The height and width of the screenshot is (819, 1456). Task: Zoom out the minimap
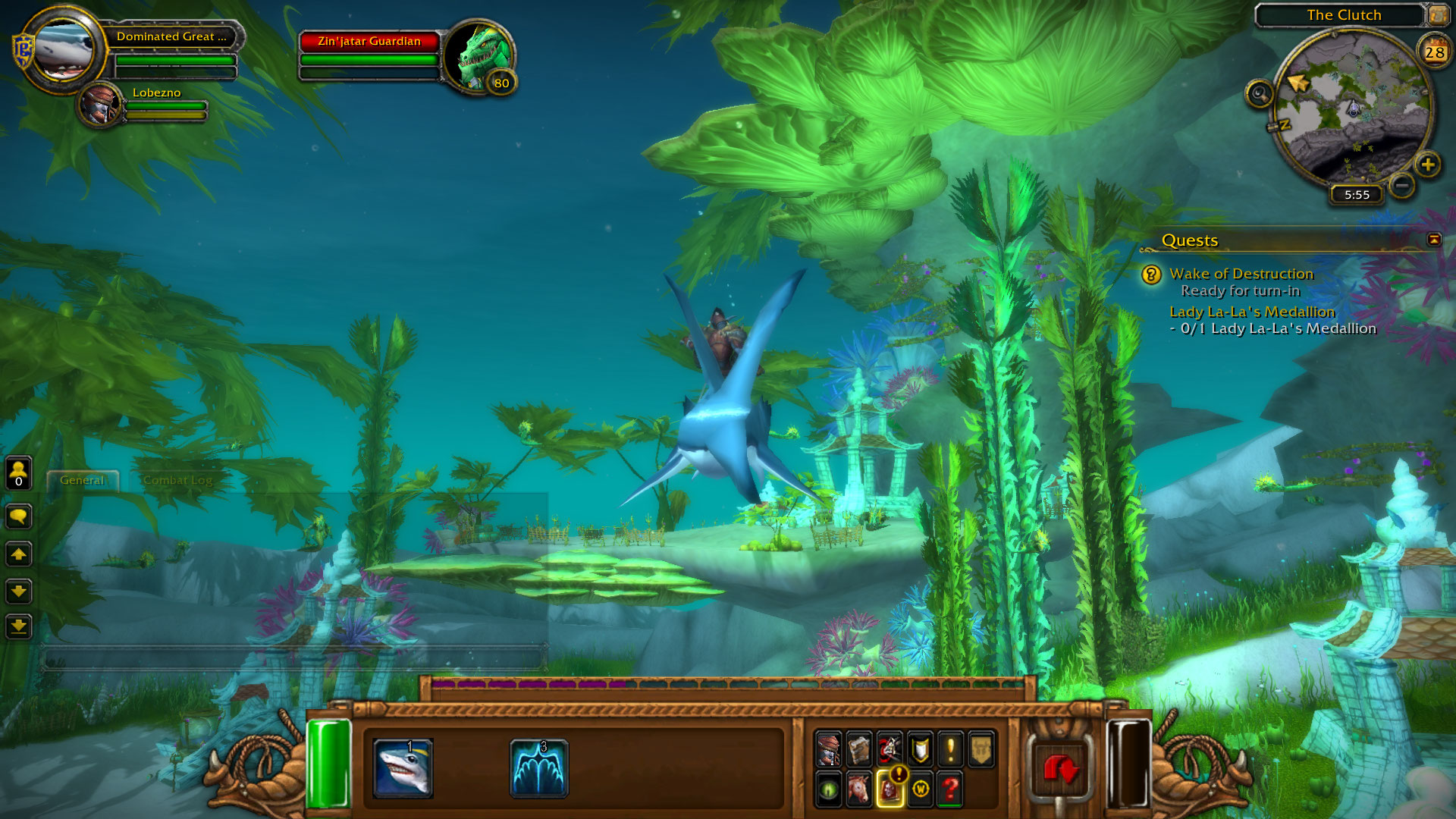pos(1402,184)
